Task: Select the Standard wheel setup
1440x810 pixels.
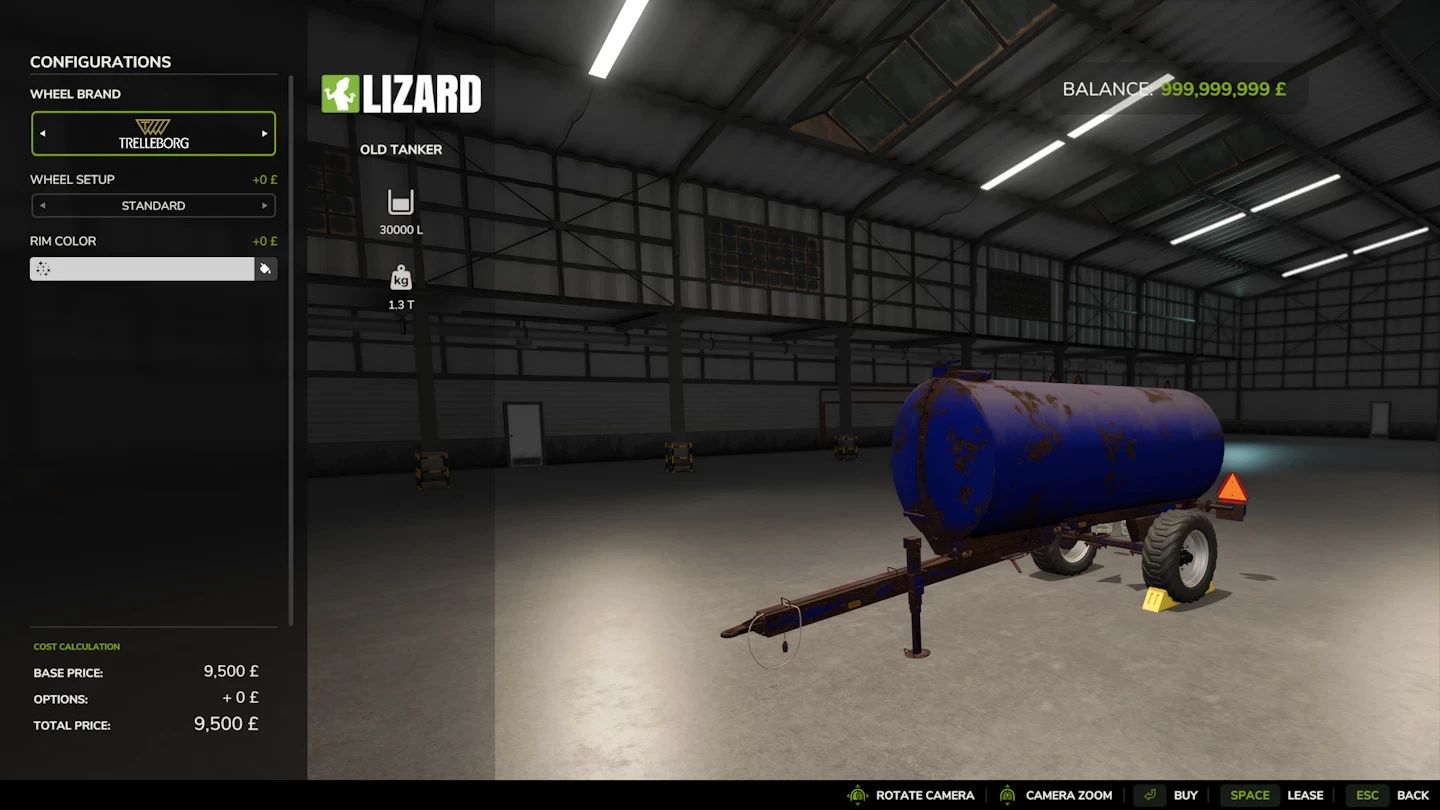Action: point(152,205)
